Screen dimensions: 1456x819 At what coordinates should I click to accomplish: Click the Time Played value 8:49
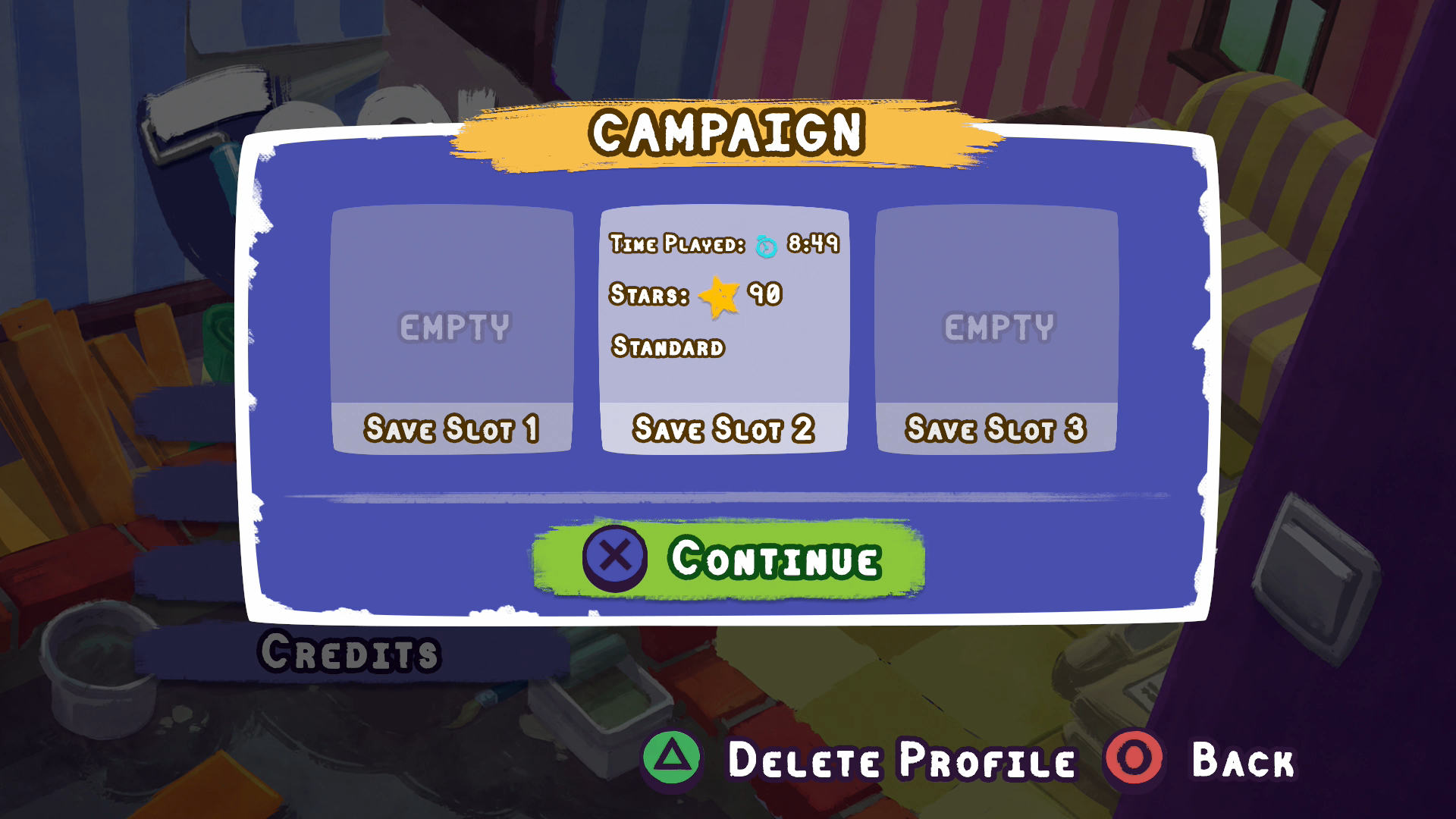pyautogui.click(x=814, y=244)
